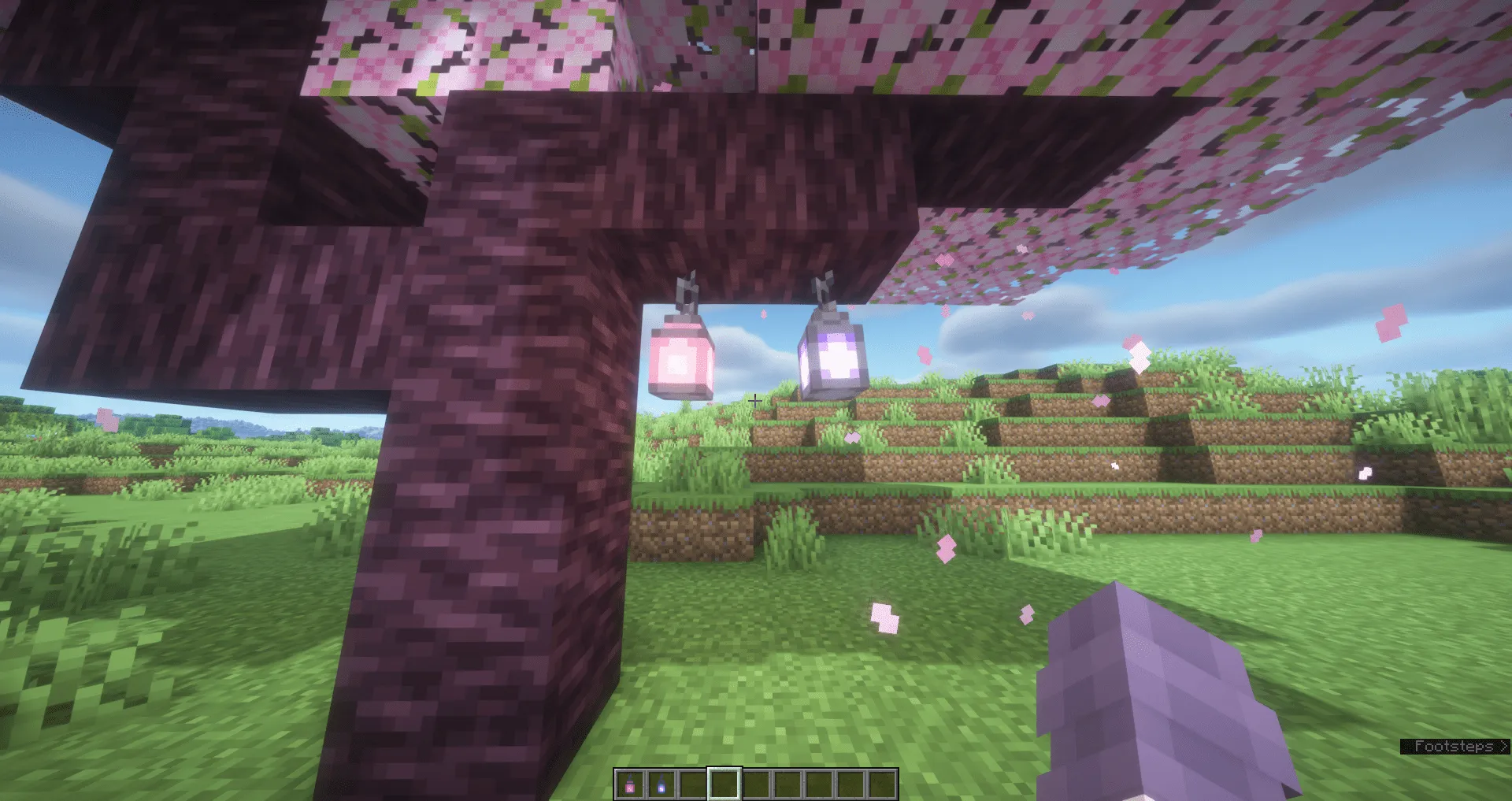Click the empty seventh hotbar slot
This screenshot has height=801, width=1512.
819,784
